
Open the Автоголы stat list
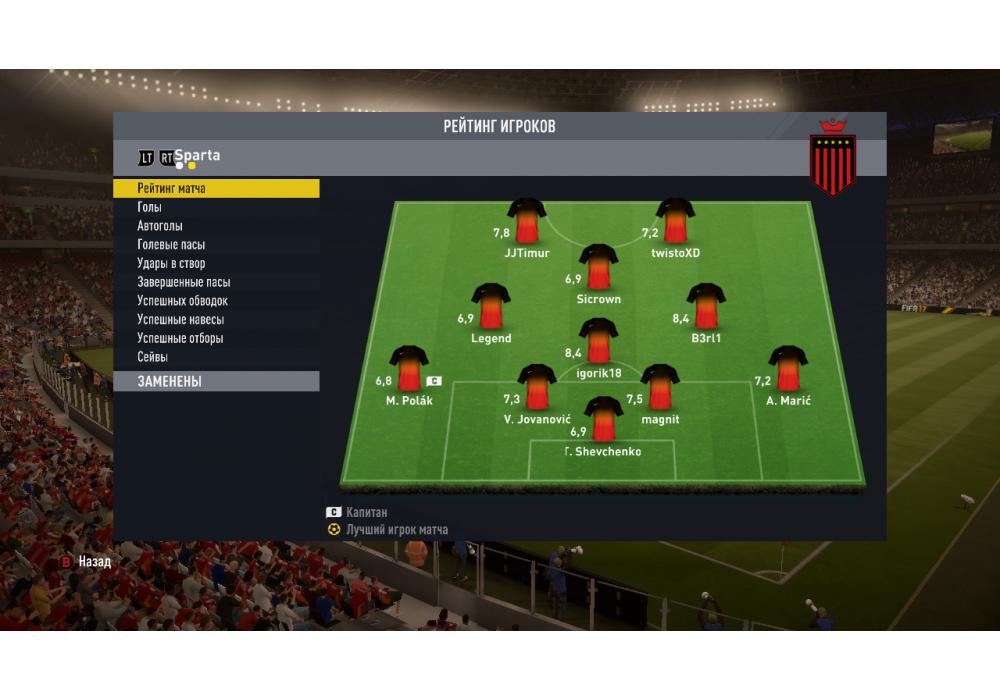pos(215,226)
